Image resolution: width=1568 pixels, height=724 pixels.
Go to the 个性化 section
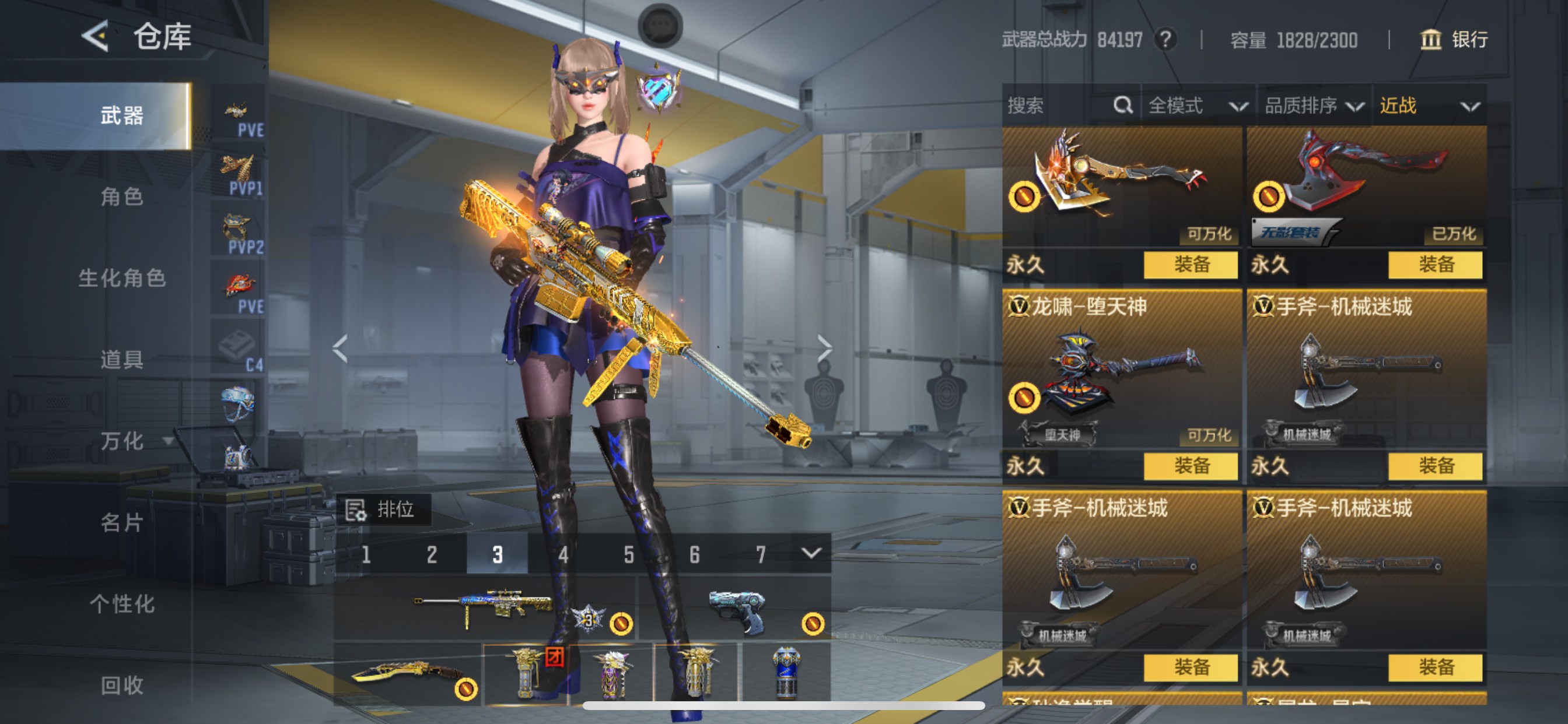click(122, 603)
